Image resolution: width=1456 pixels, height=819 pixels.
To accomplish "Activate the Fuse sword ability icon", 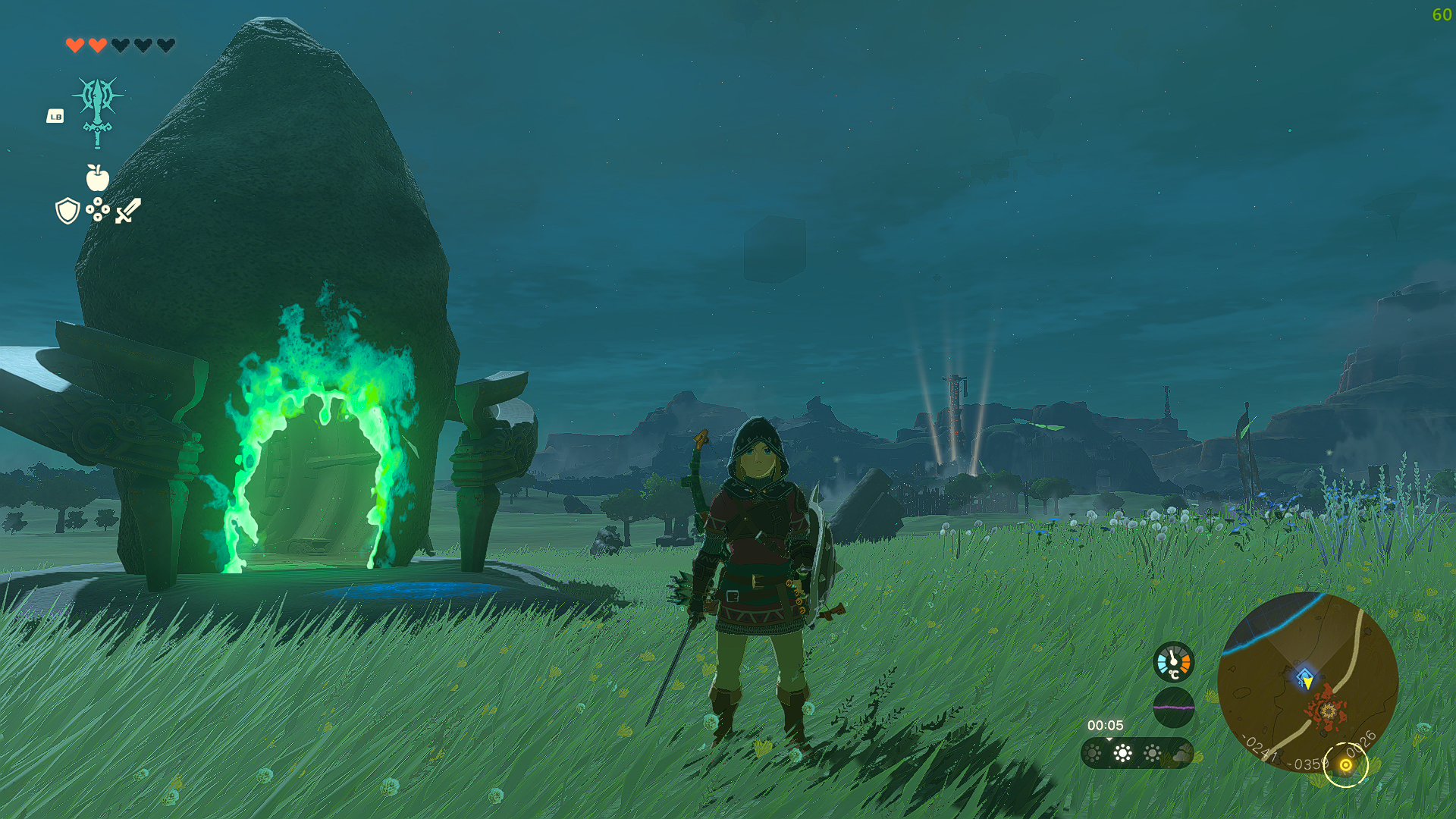I will (98, 111).
